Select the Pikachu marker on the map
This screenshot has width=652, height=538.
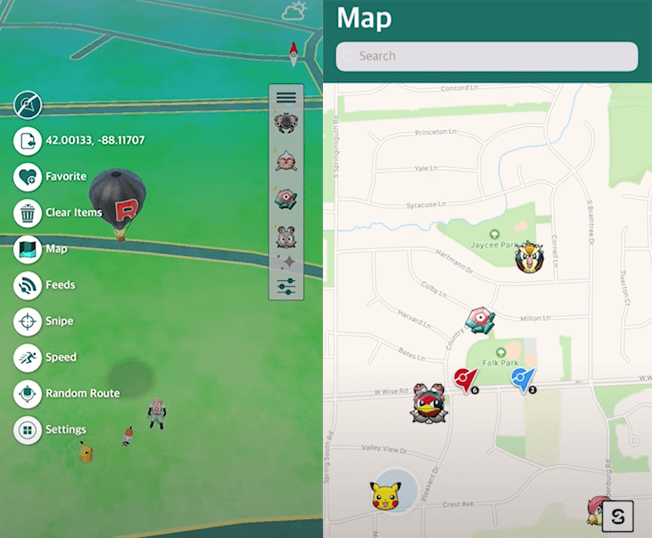click(x=385, y=495)
